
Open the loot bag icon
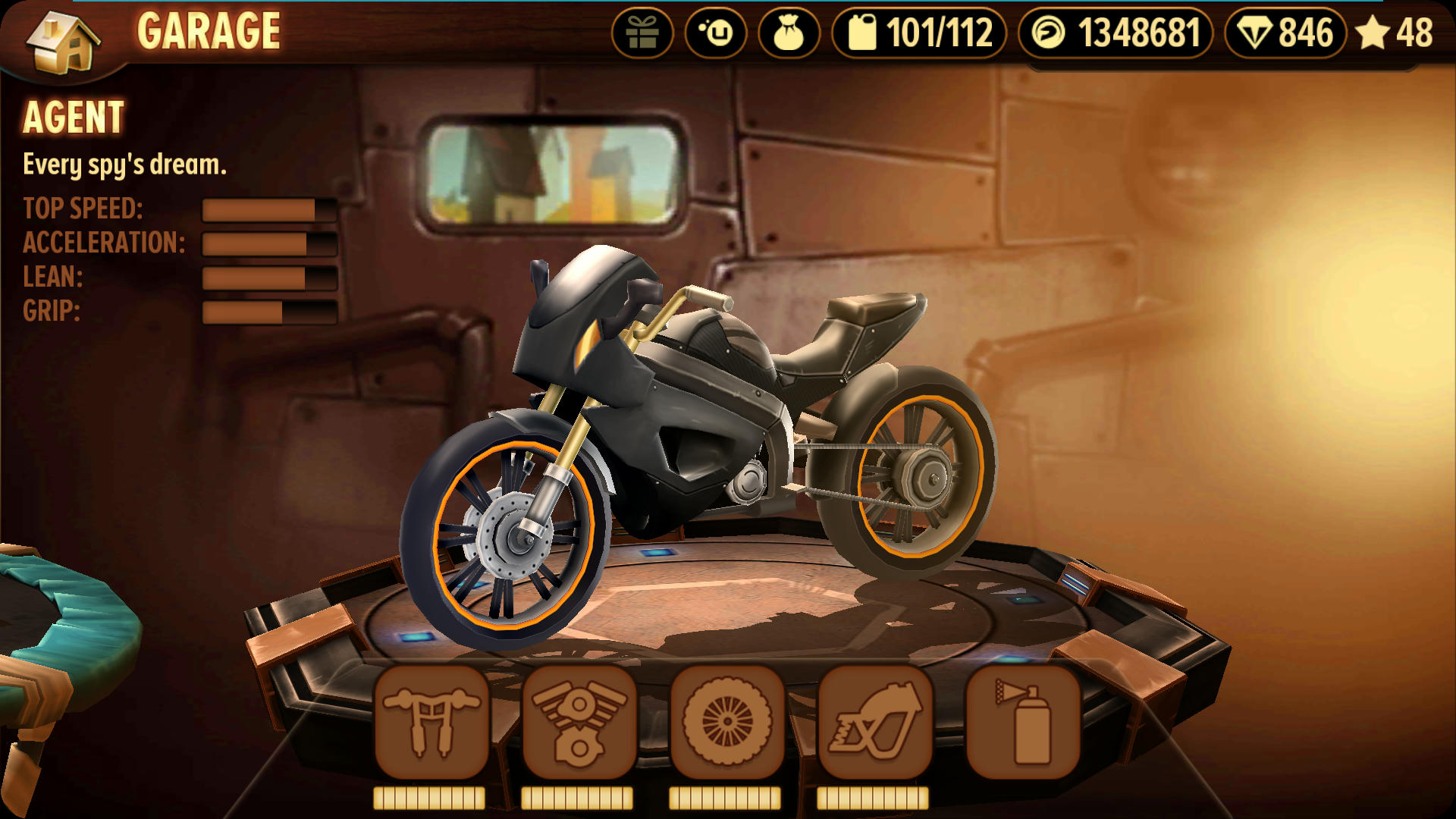[x=789, y=33]
